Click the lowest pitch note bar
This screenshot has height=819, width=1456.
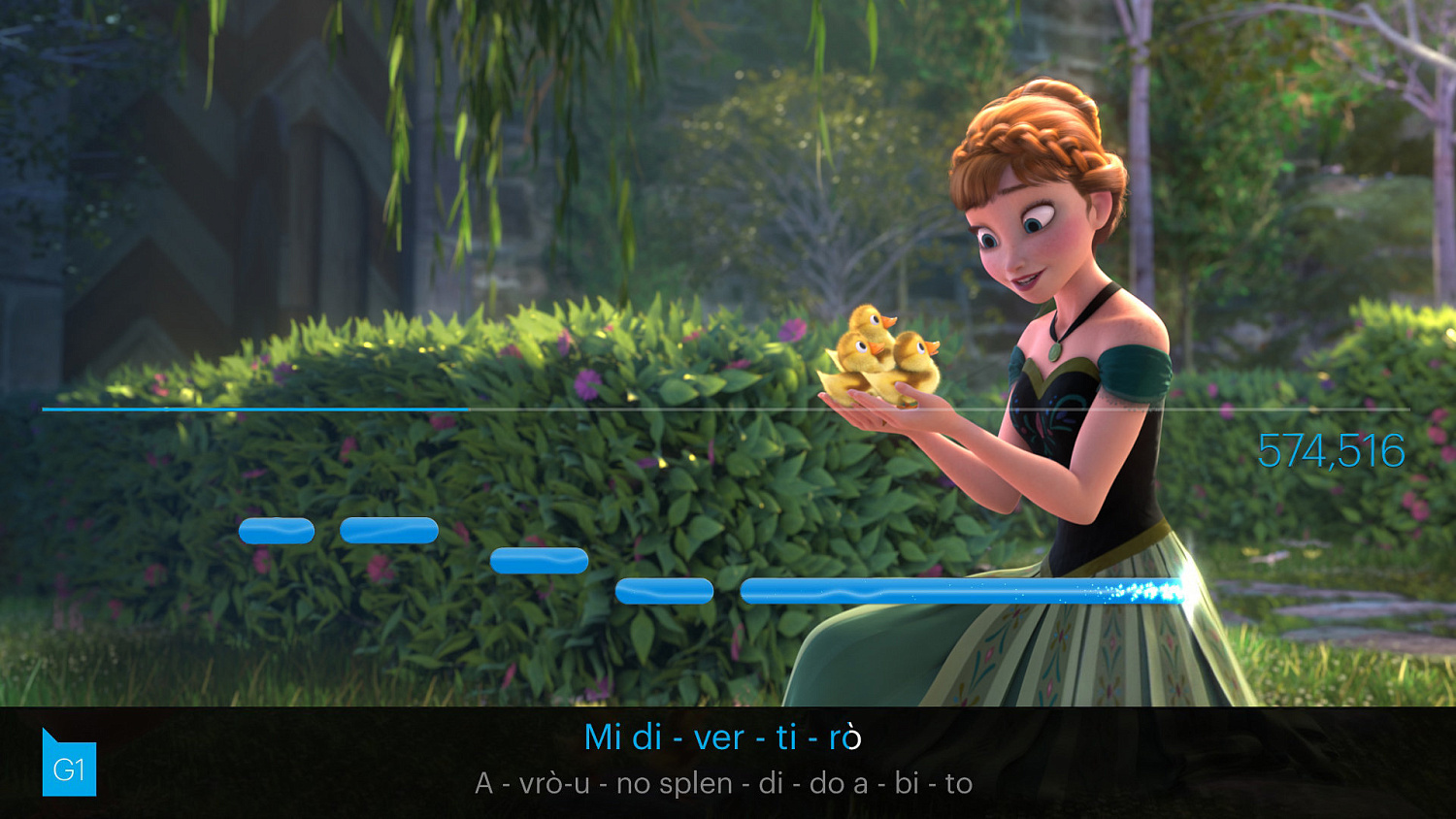coord(665,591)
